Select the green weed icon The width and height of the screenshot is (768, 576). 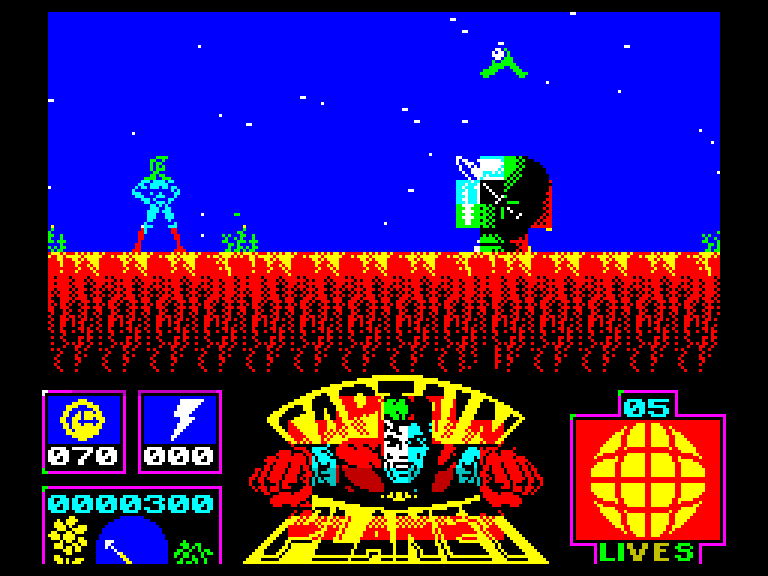193,549
